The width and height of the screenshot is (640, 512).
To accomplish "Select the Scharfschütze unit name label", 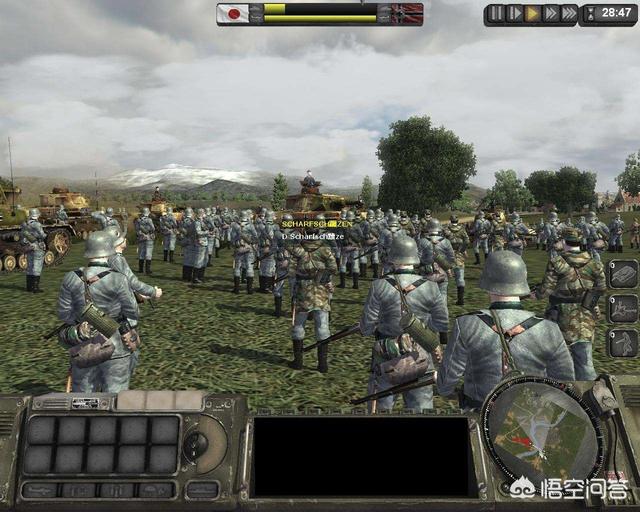I will (315, 224).
